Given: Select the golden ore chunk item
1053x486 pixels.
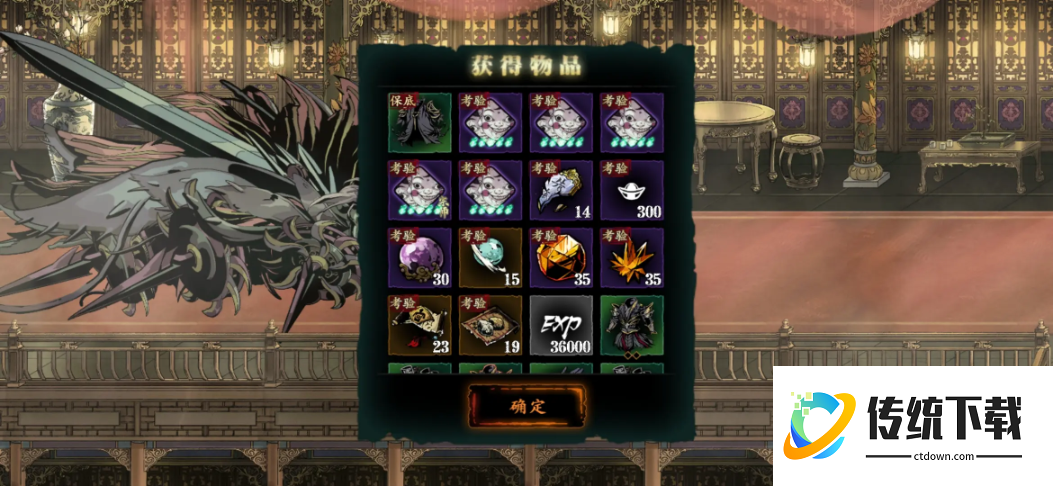Looking at the screenshot, I should (558, 256).
